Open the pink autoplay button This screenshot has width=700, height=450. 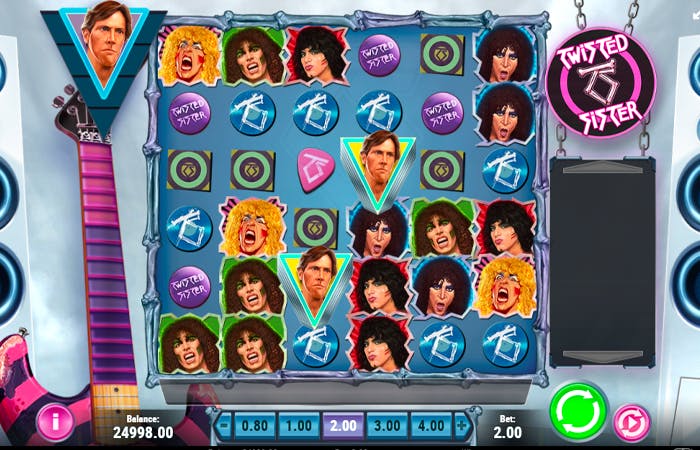point(632,422)
